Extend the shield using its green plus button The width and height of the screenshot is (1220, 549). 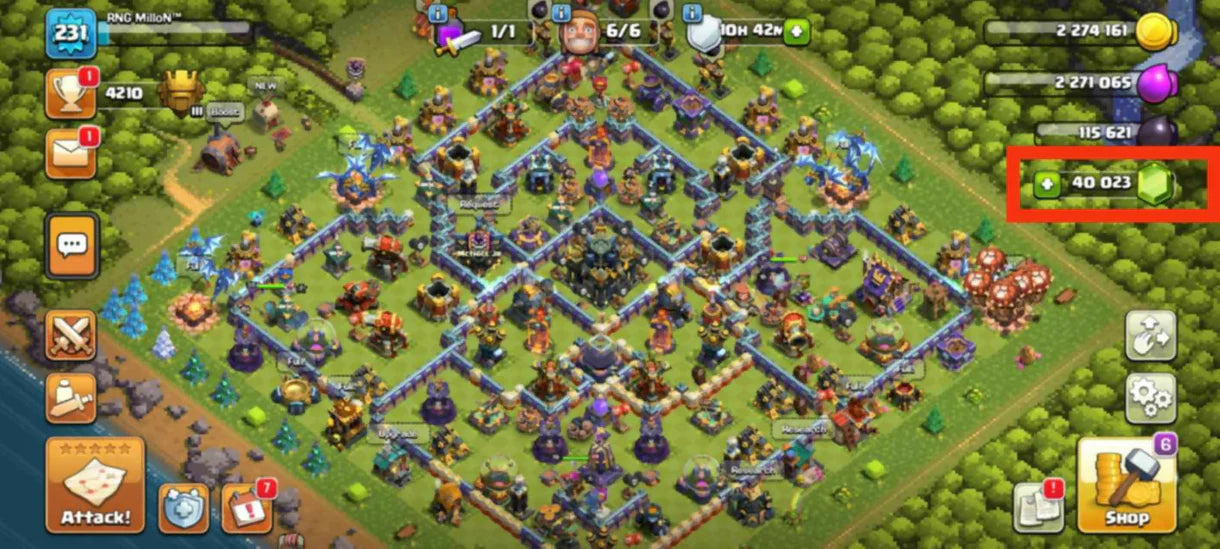pos(796,32)
